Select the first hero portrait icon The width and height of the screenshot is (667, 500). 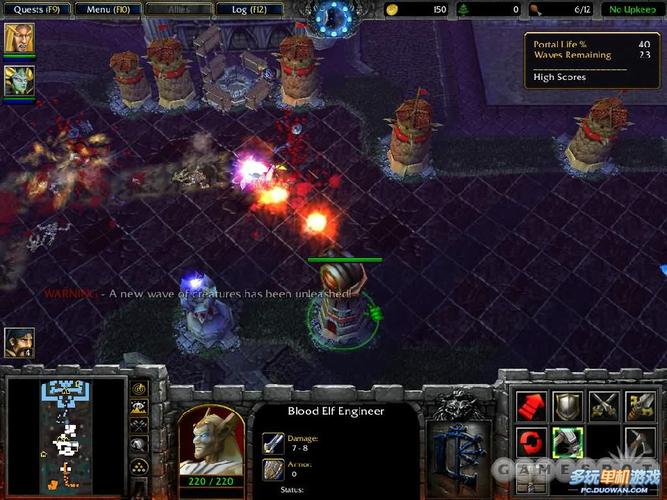pos(18,40)
